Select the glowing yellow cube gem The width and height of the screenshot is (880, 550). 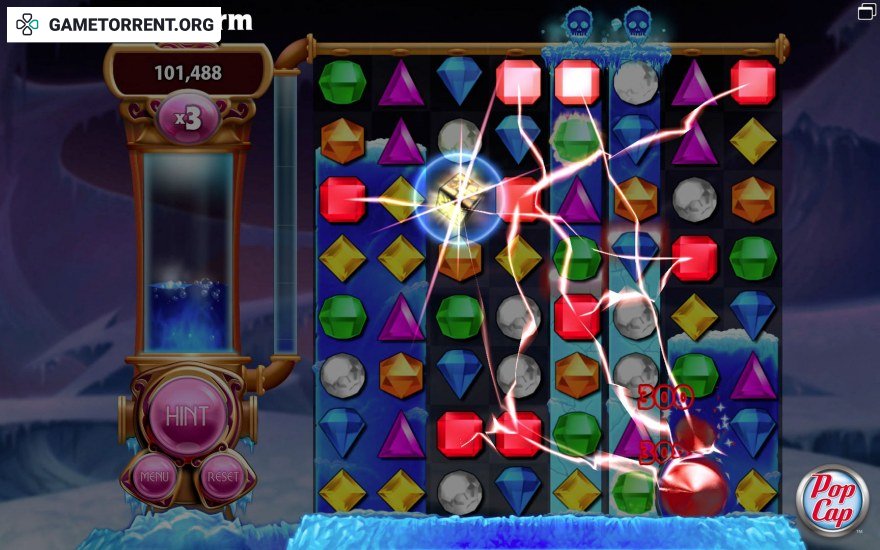(459, 198)
